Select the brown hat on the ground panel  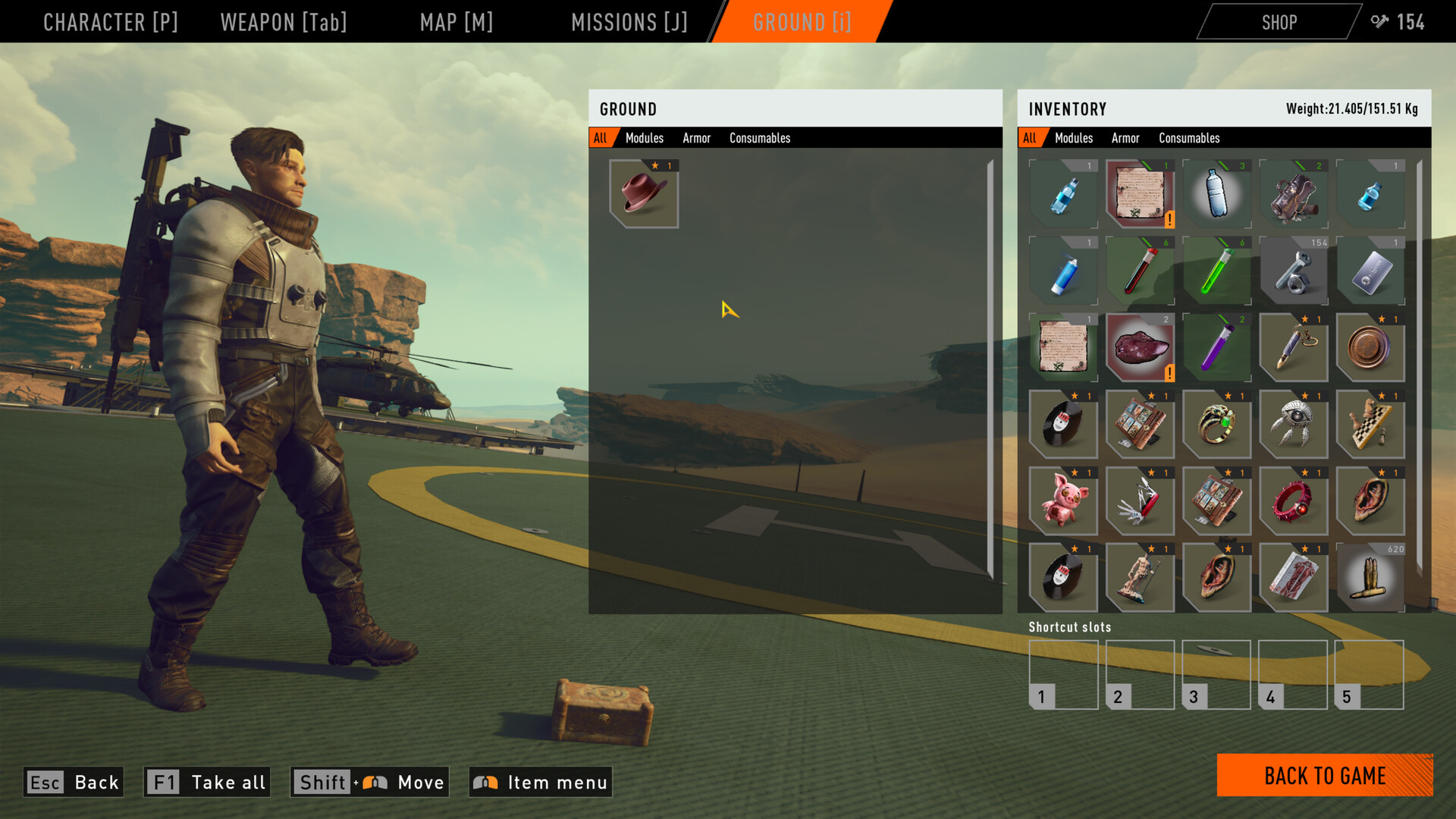click(x=642, y=193)
